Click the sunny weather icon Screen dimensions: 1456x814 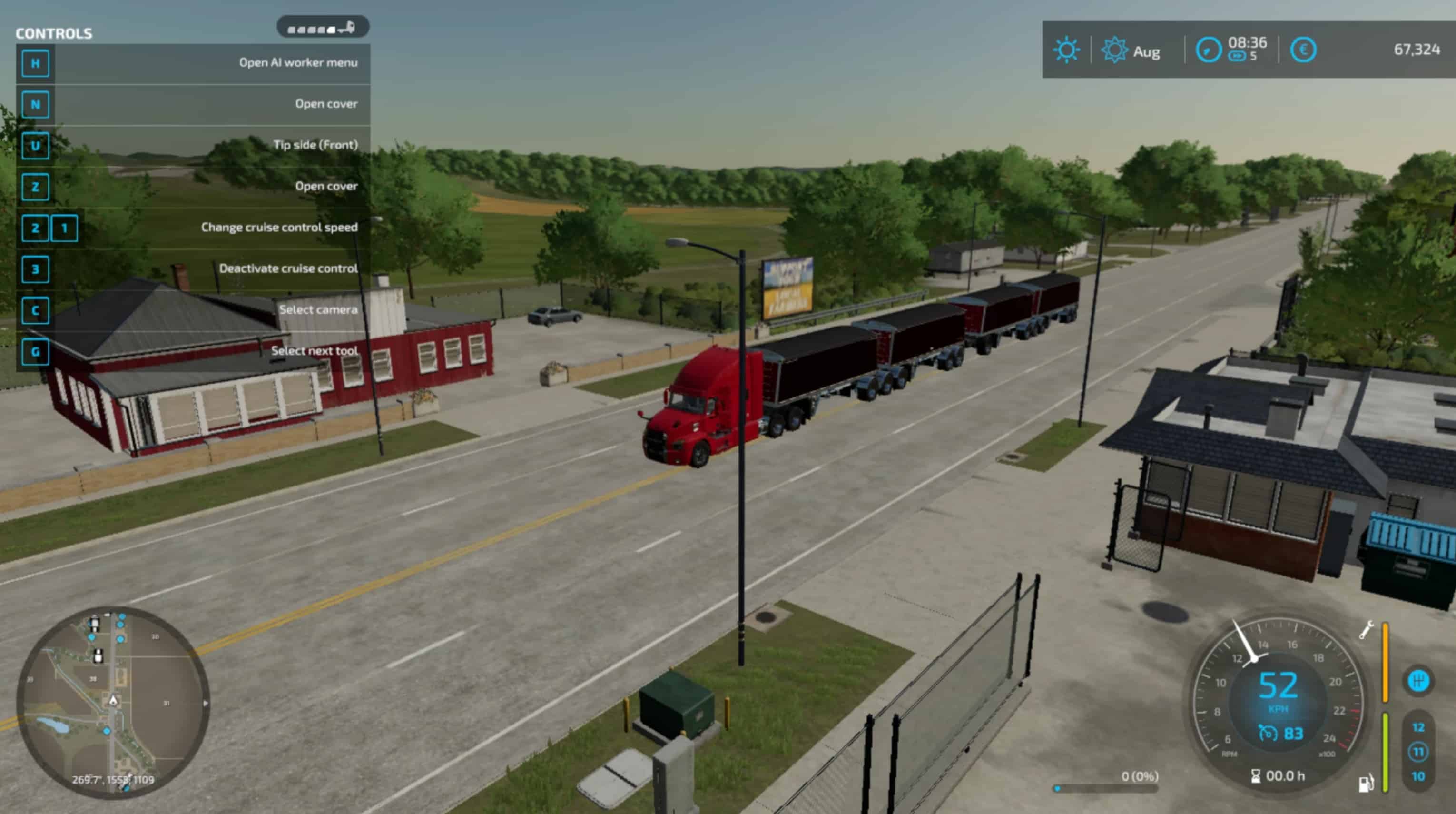(x=1067, y=50)
